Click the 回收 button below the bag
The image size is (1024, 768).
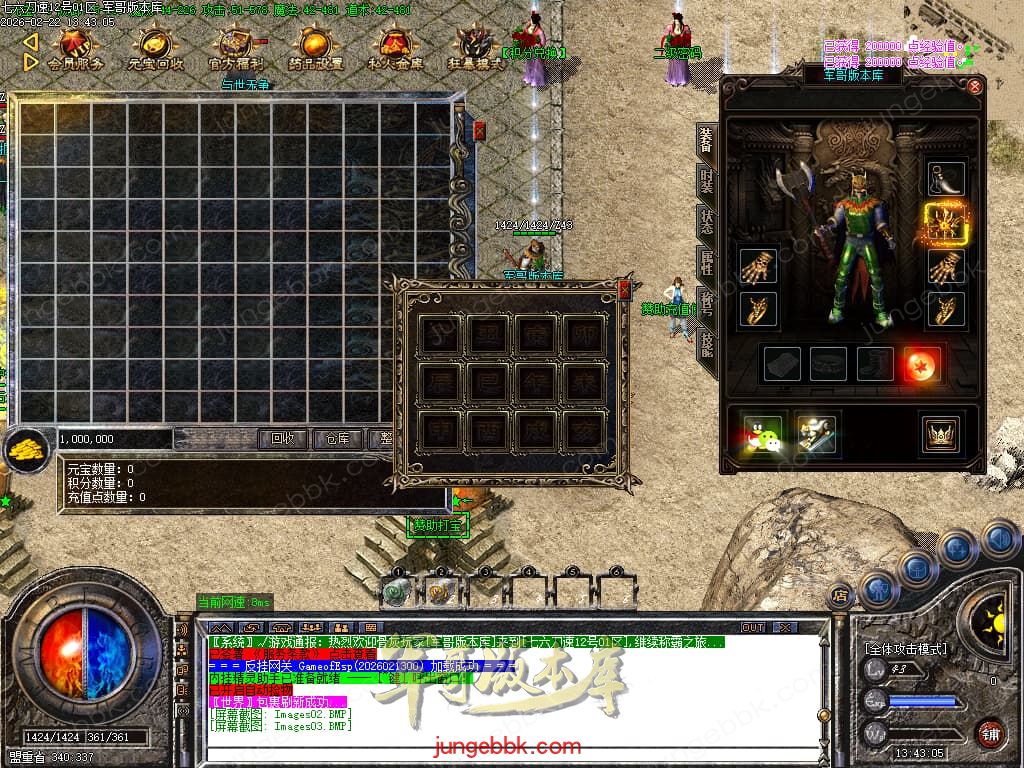283,439
